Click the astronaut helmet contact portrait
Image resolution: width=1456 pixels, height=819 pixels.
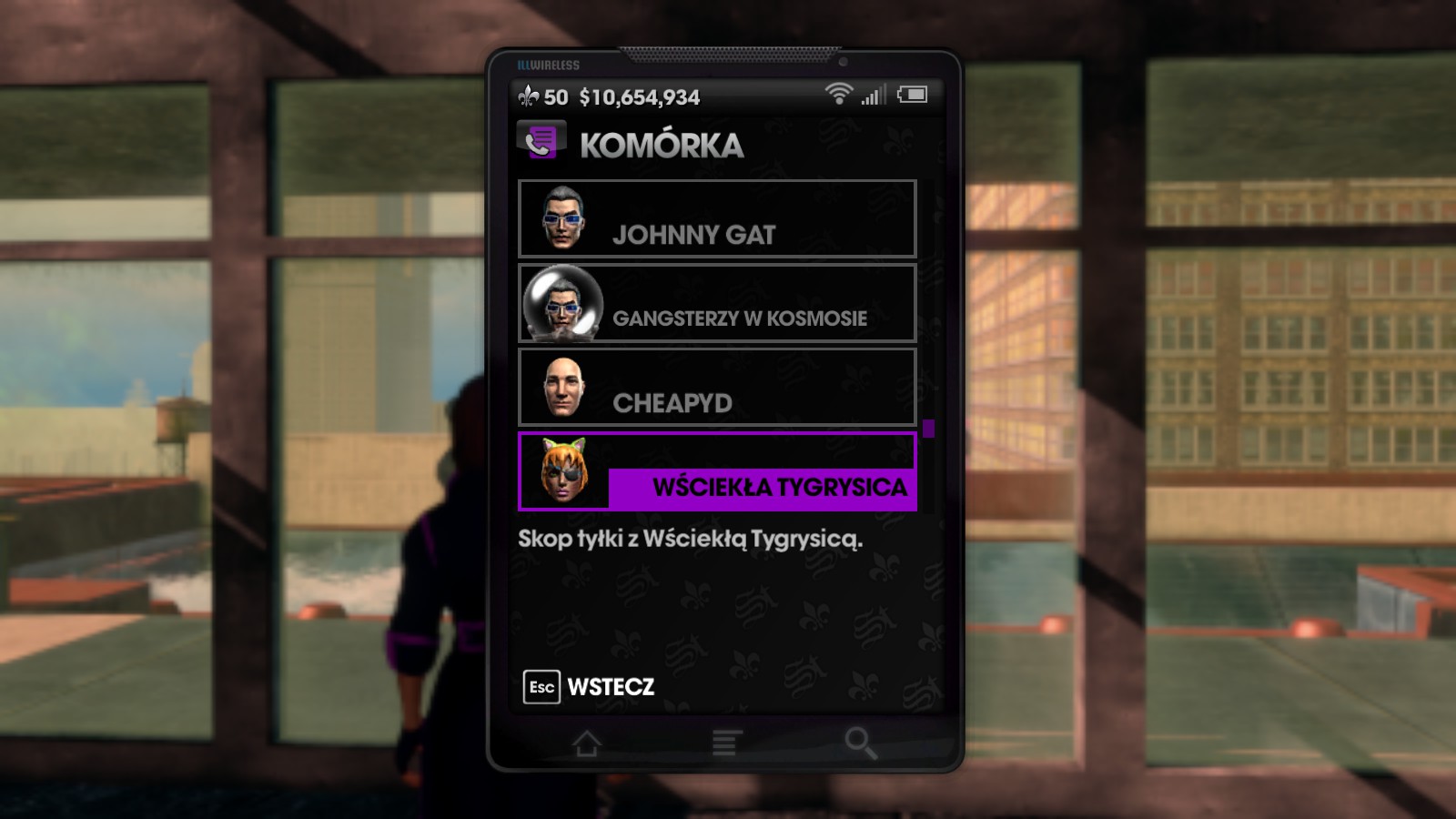click(x=563, y=306)
